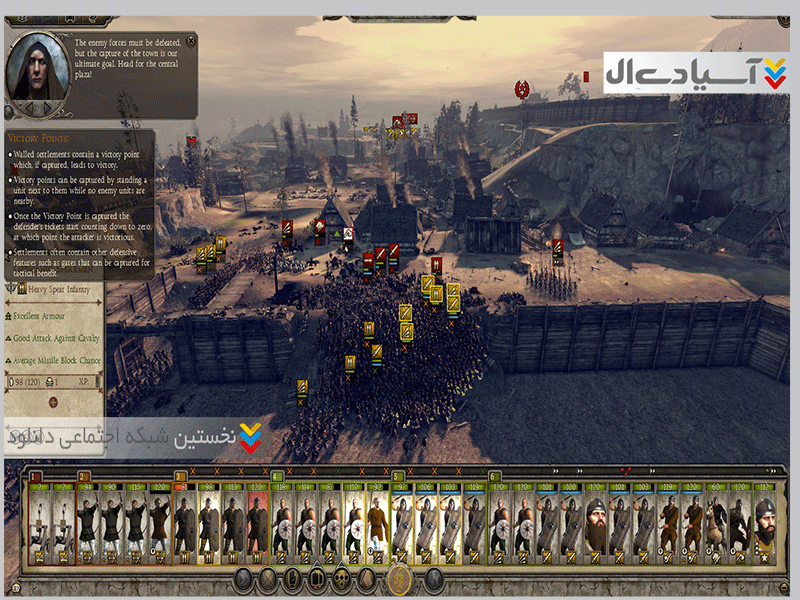Select unit group 6 tab
The height and width of the screenshot is (600, 800).
pos(494,476)
